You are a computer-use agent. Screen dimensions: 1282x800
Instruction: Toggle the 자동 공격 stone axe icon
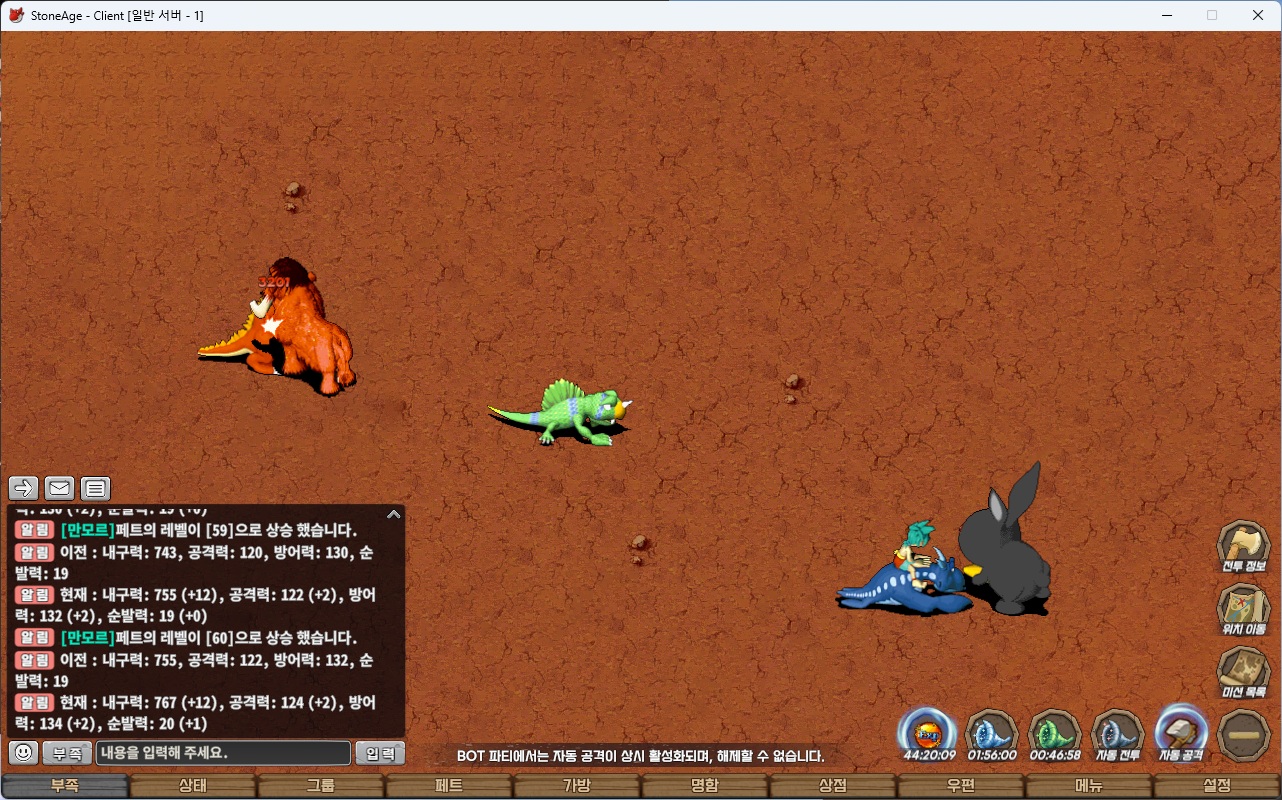pyautogui.click(x=1181, y=733)
